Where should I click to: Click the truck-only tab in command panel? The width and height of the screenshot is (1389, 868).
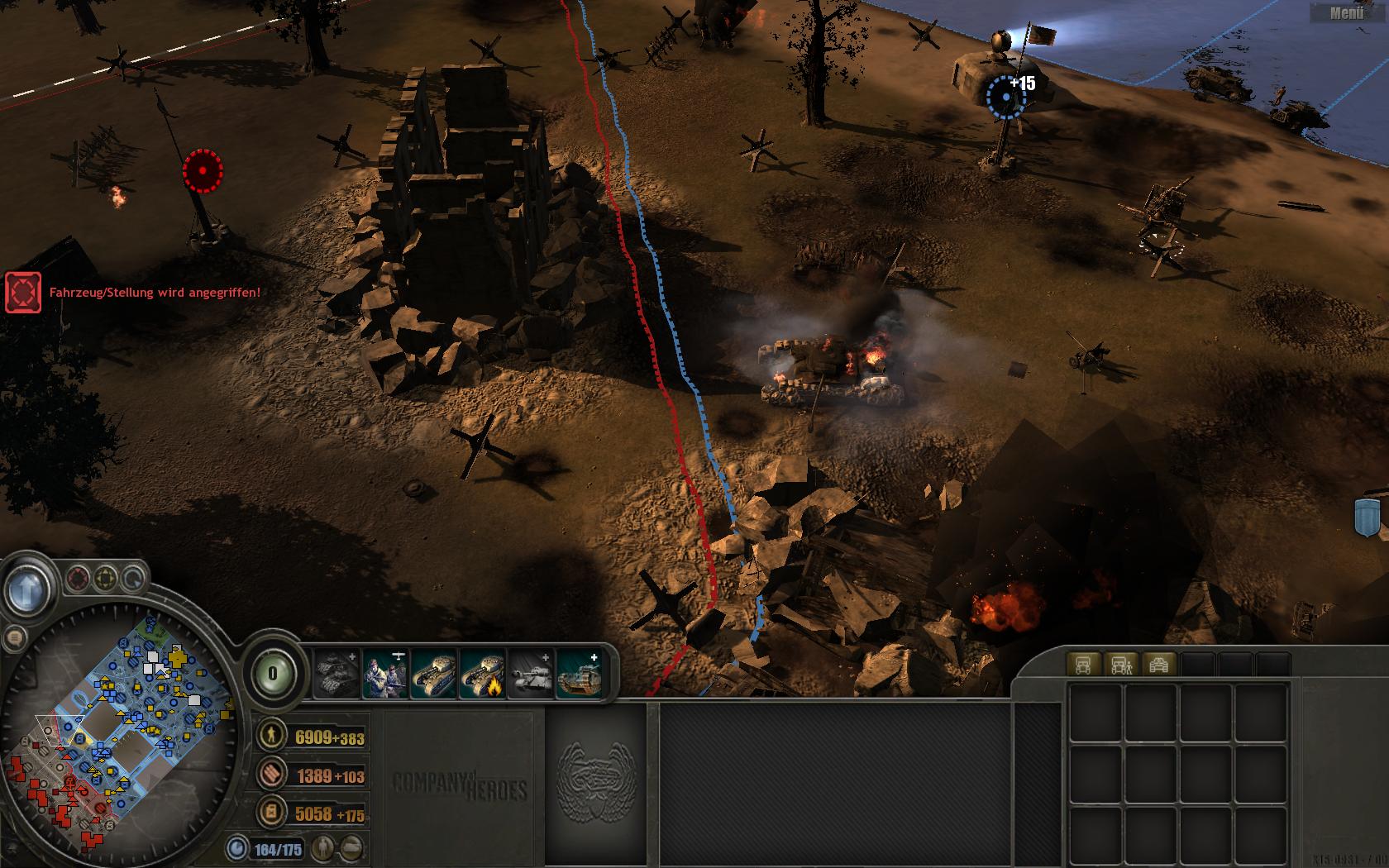tap(1083, 664)
